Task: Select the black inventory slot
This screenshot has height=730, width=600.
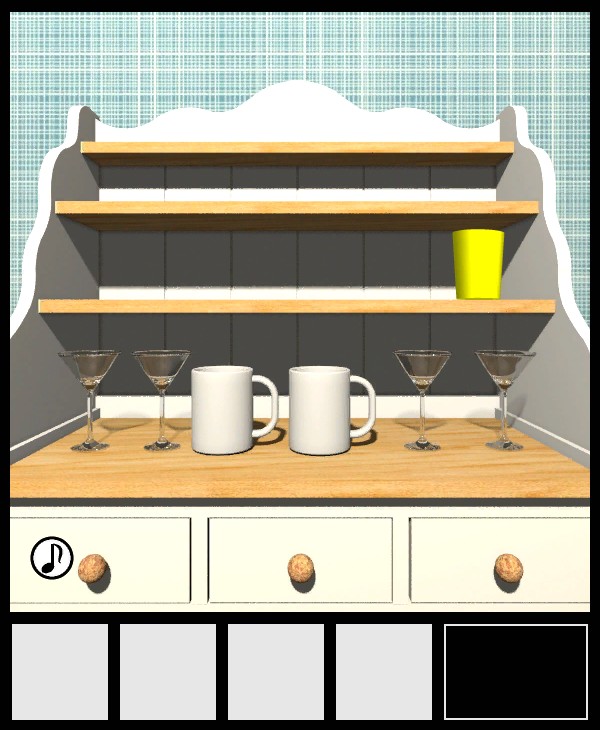Action: [516, 672]
